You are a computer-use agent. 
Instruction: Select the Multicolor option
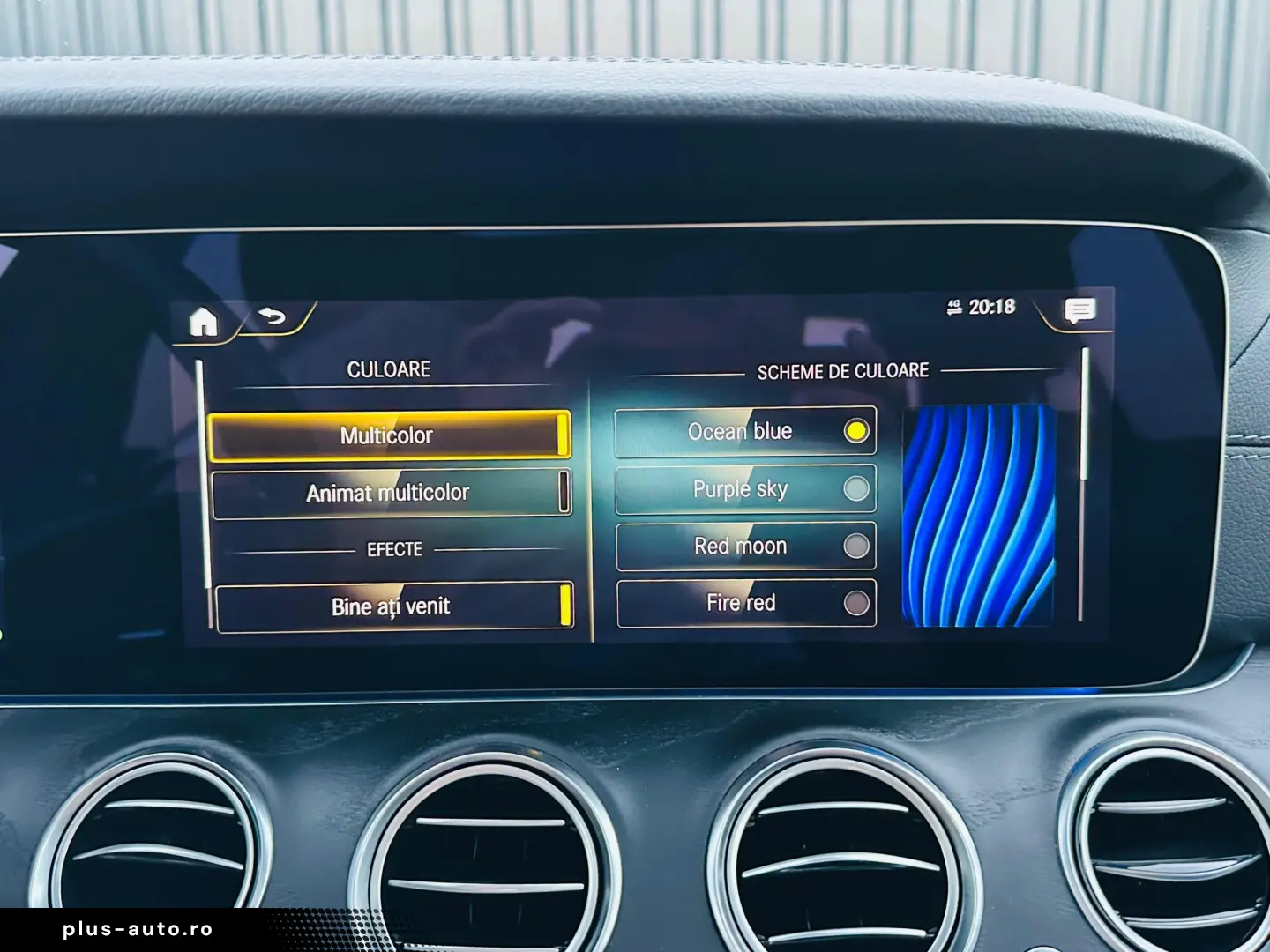pos(389,435)
